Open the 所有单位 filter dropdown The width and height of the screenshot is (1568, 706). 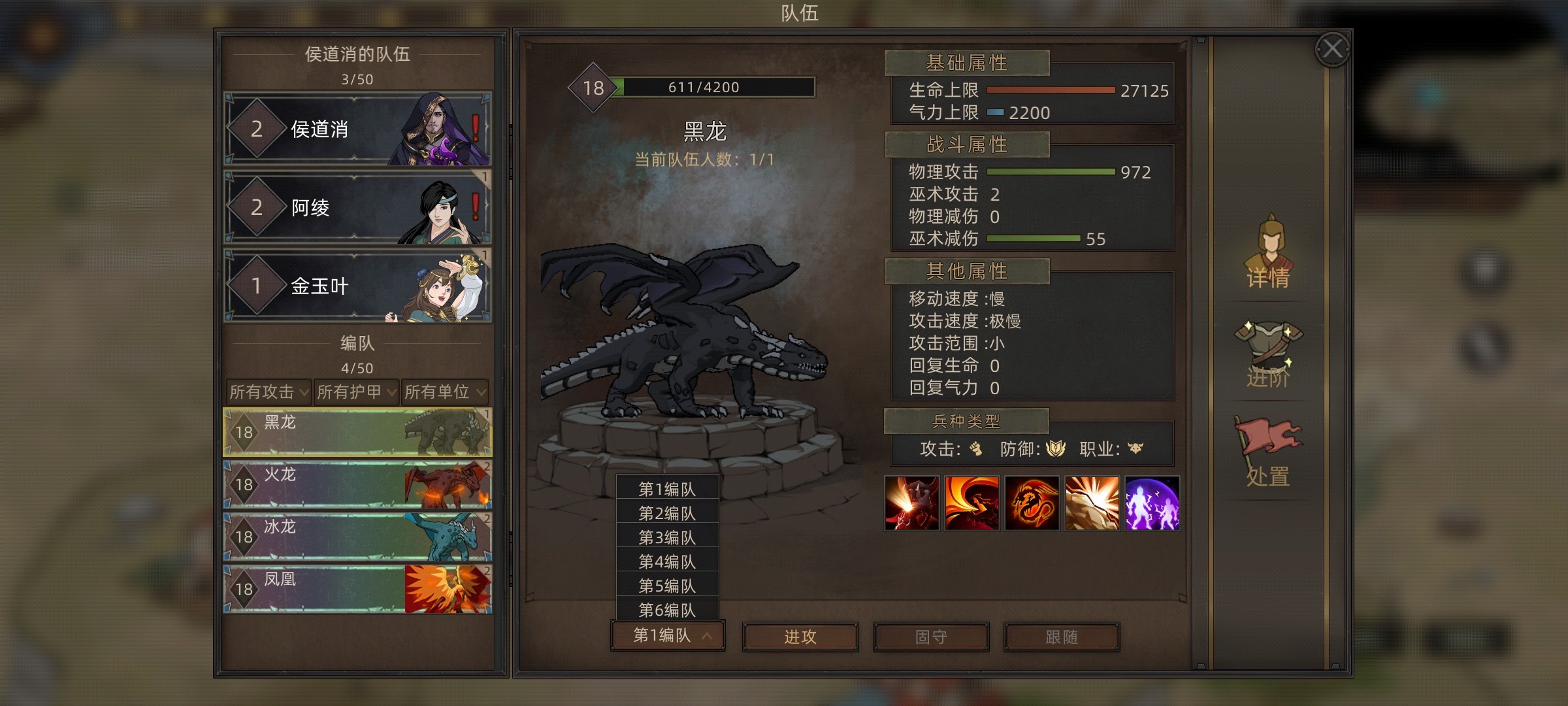[445, 392]
